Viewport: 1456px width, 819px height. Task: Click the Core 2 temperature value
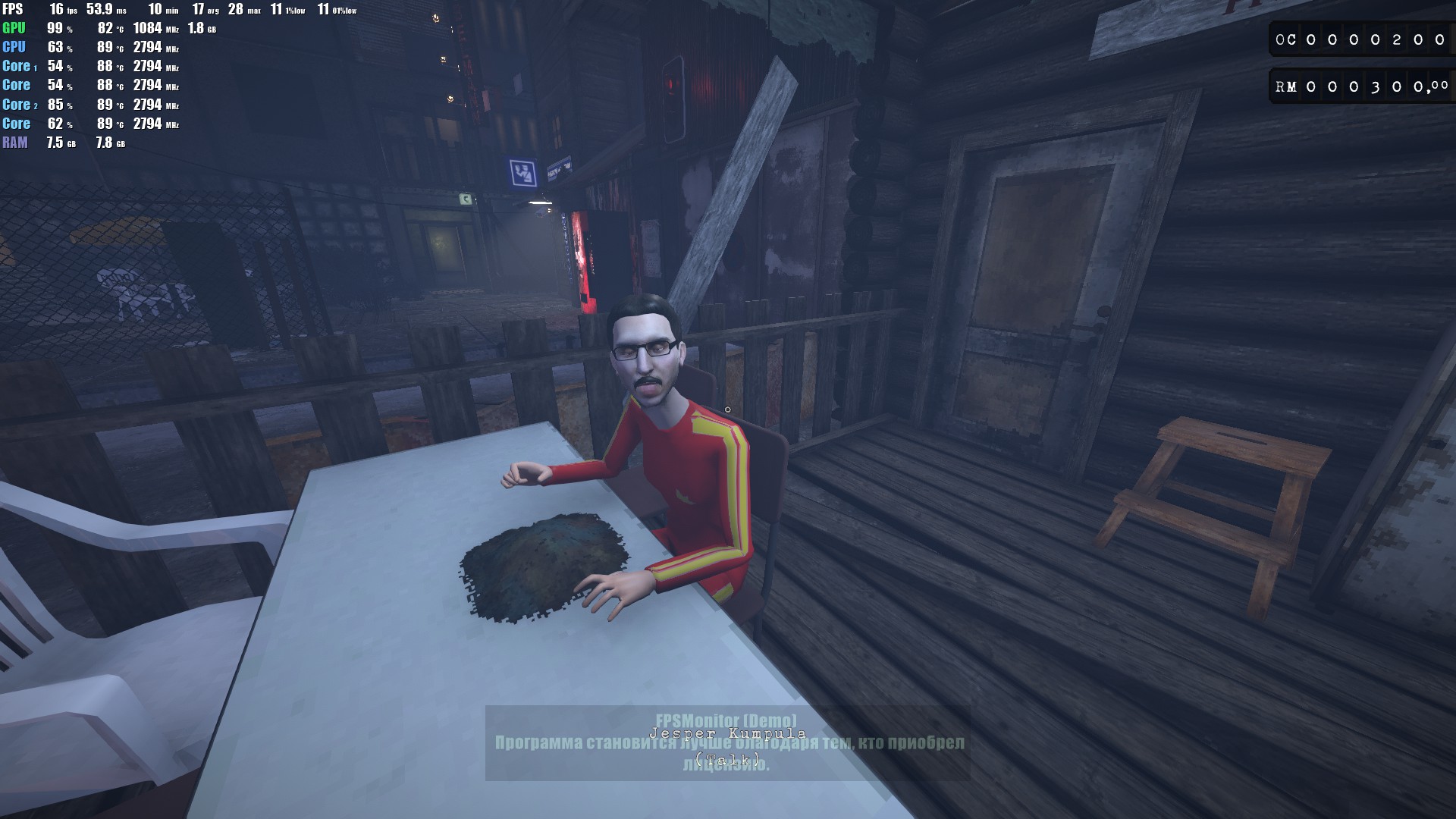[105, 104]
